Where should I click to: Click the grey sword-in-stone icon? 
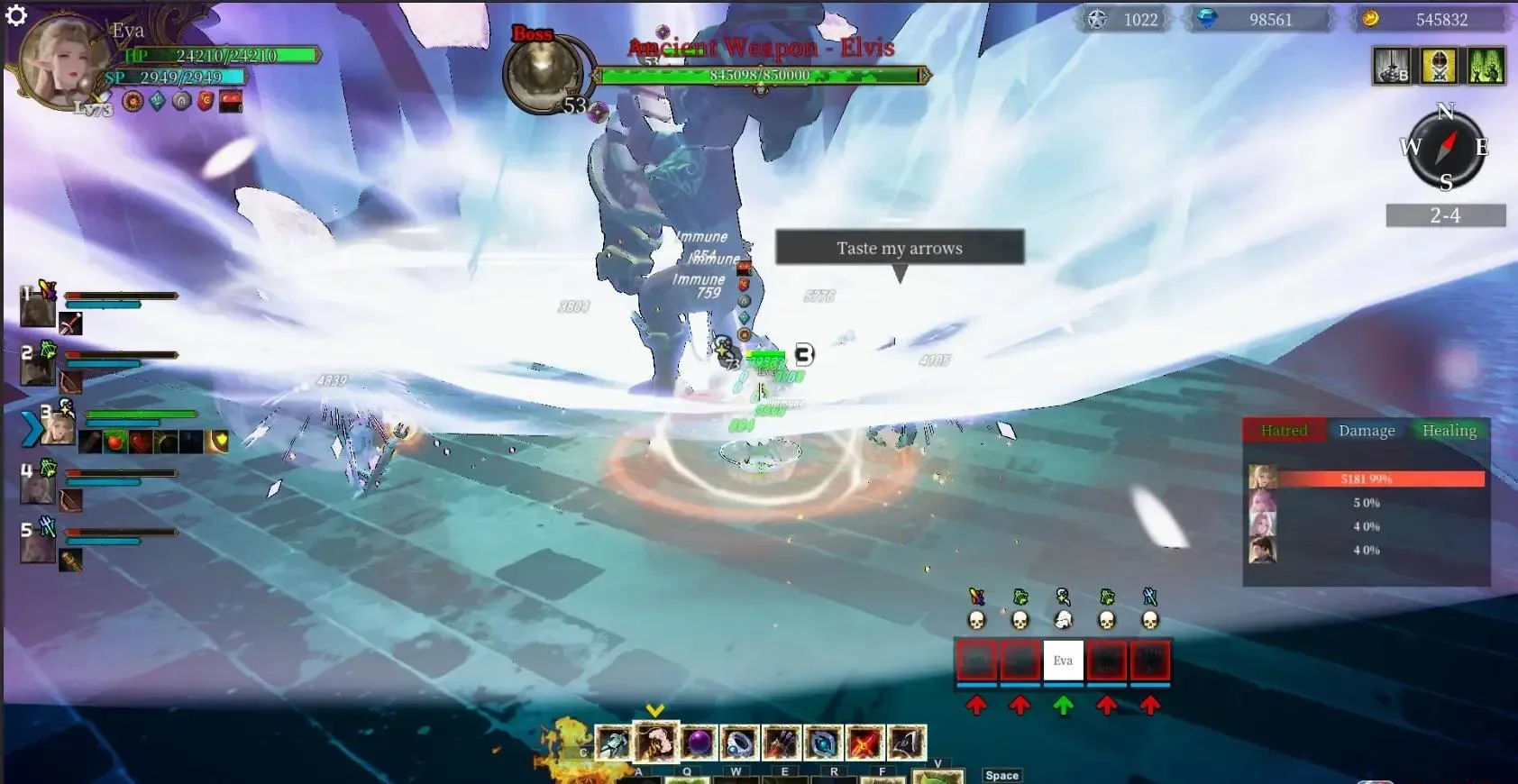tap(1392, 67)
